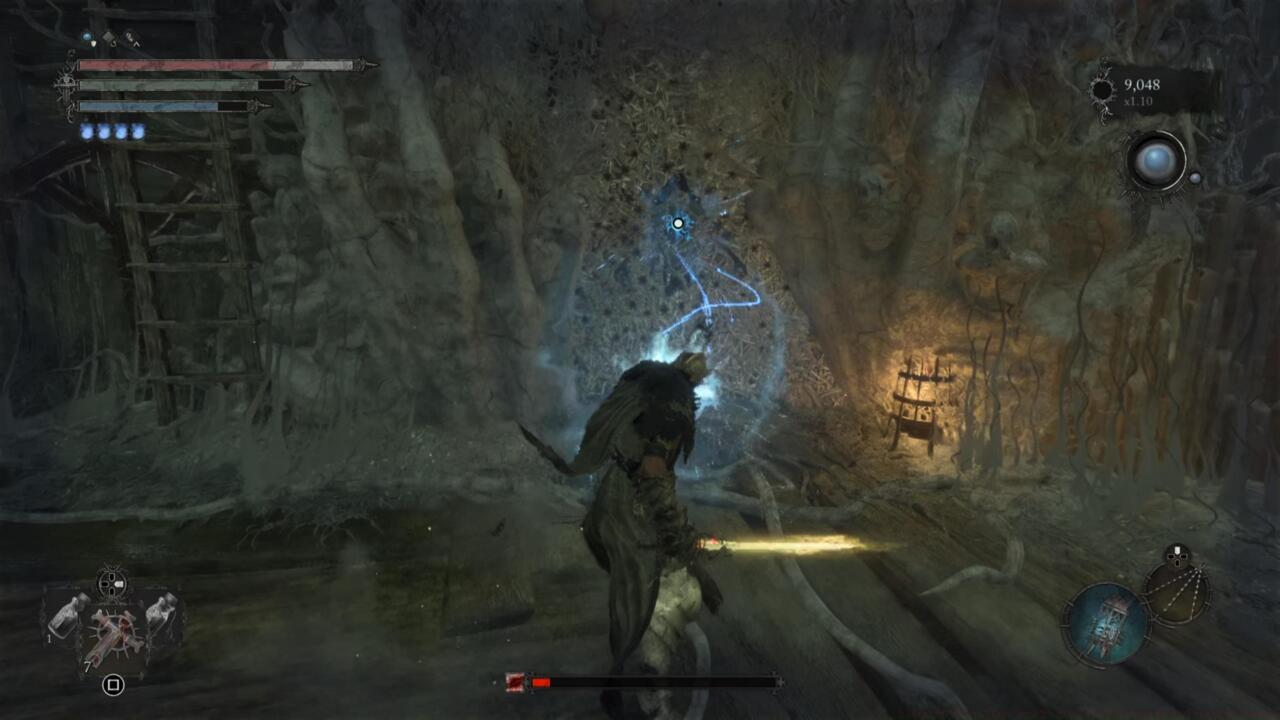Click the glowing Umbral Lamp orb
Image resolution: width=1280 pixels, height=720 pixels.
(x=1157, y=160)
